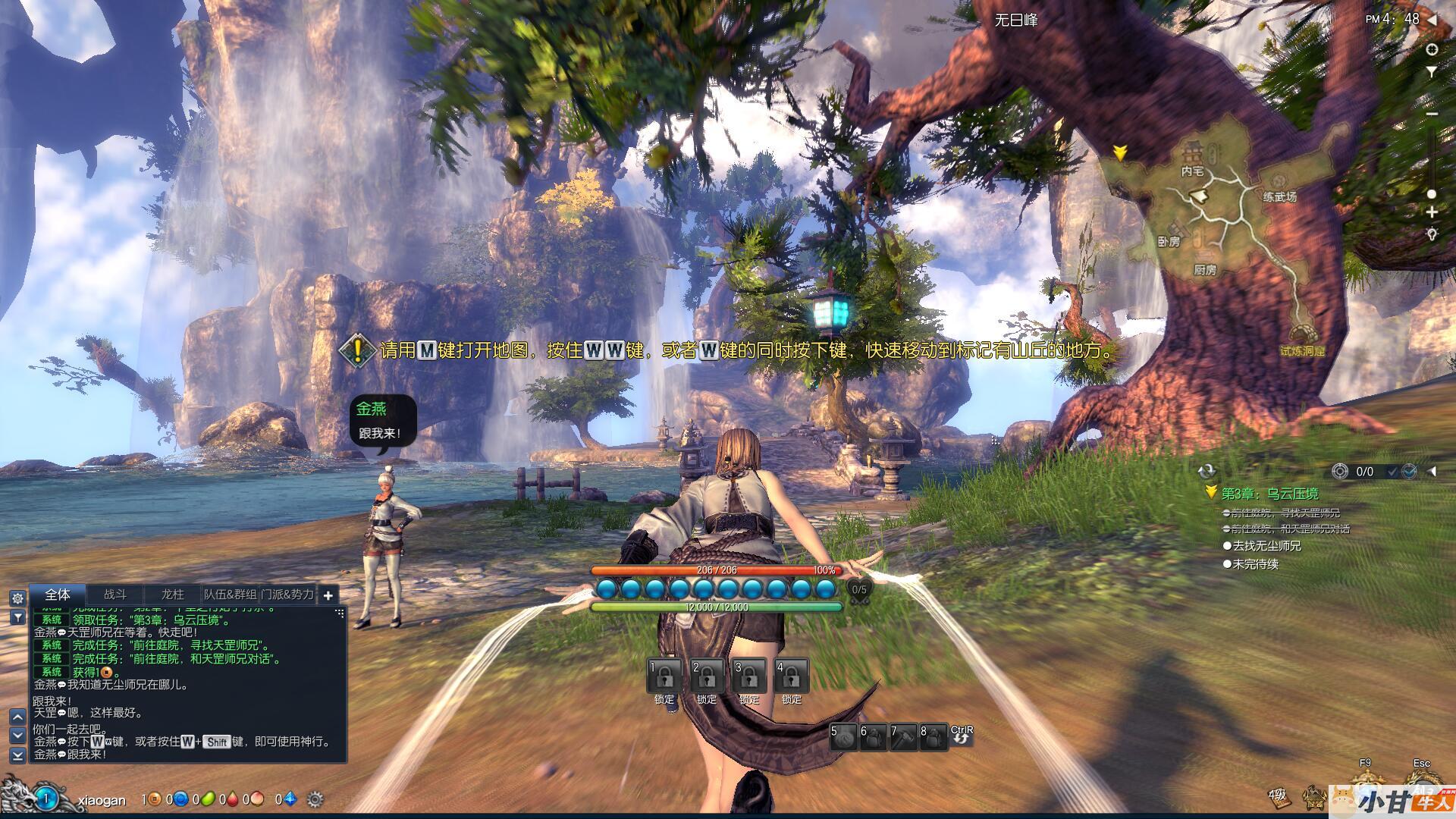1456x819 pixels.
Task: Switch to the 战斗 chat tab
Action: tap(115, 595)
